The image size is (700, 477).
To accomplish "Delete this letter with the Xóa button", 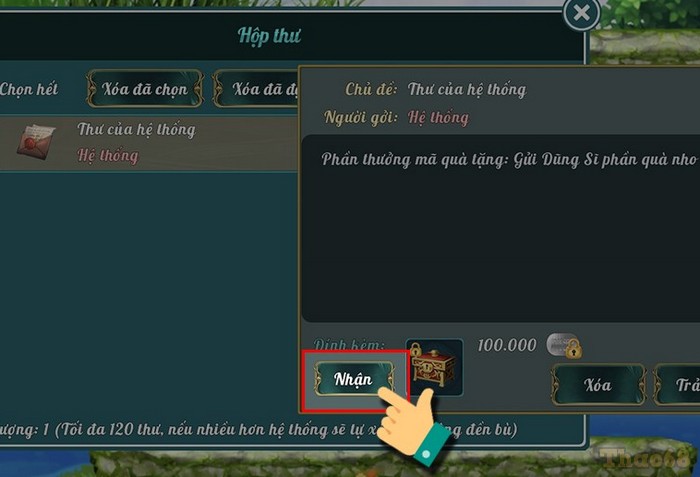I will point(598,384).
